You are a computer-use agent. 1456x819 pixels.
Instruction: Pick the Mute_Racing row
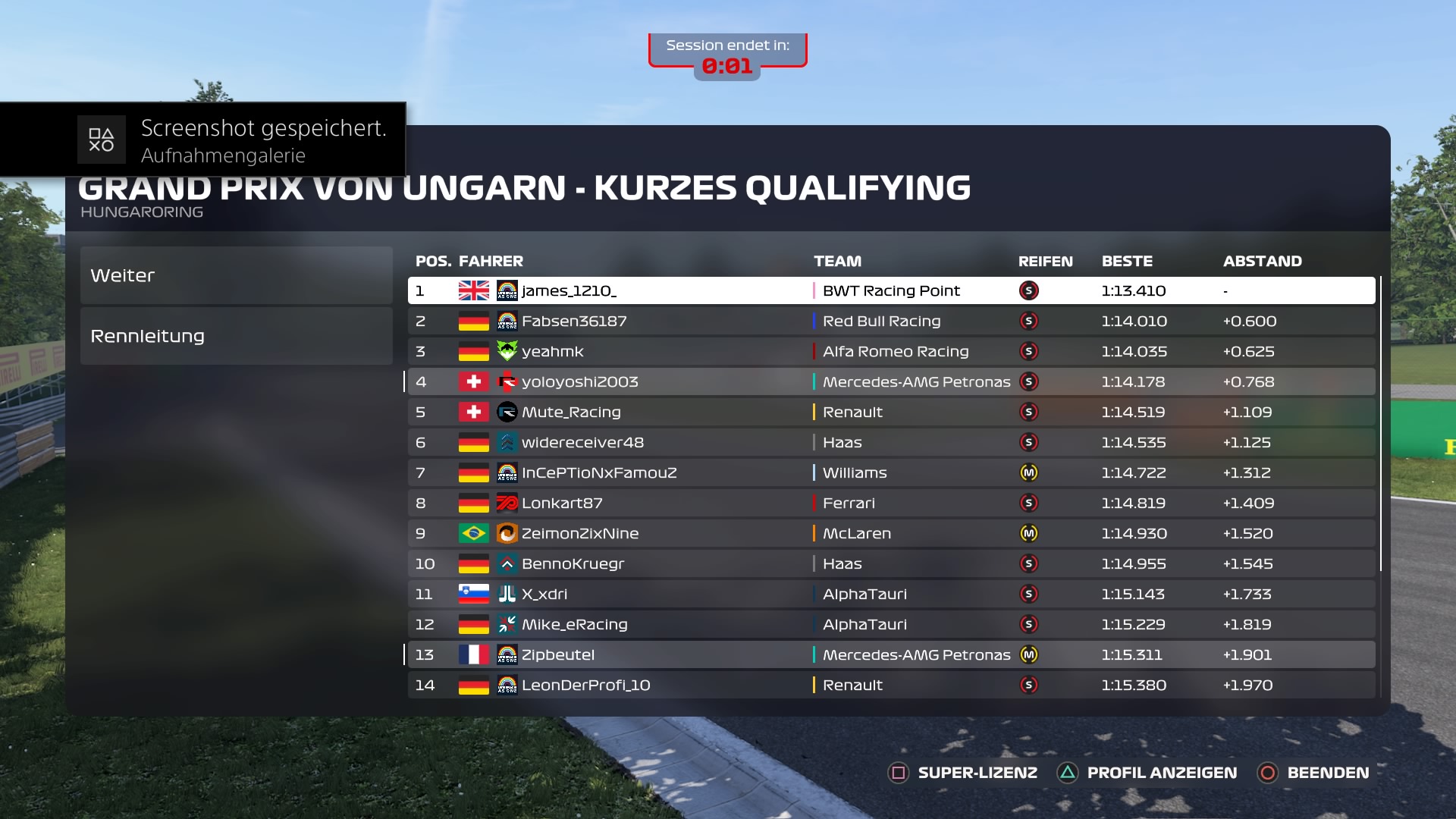(891, 412)
